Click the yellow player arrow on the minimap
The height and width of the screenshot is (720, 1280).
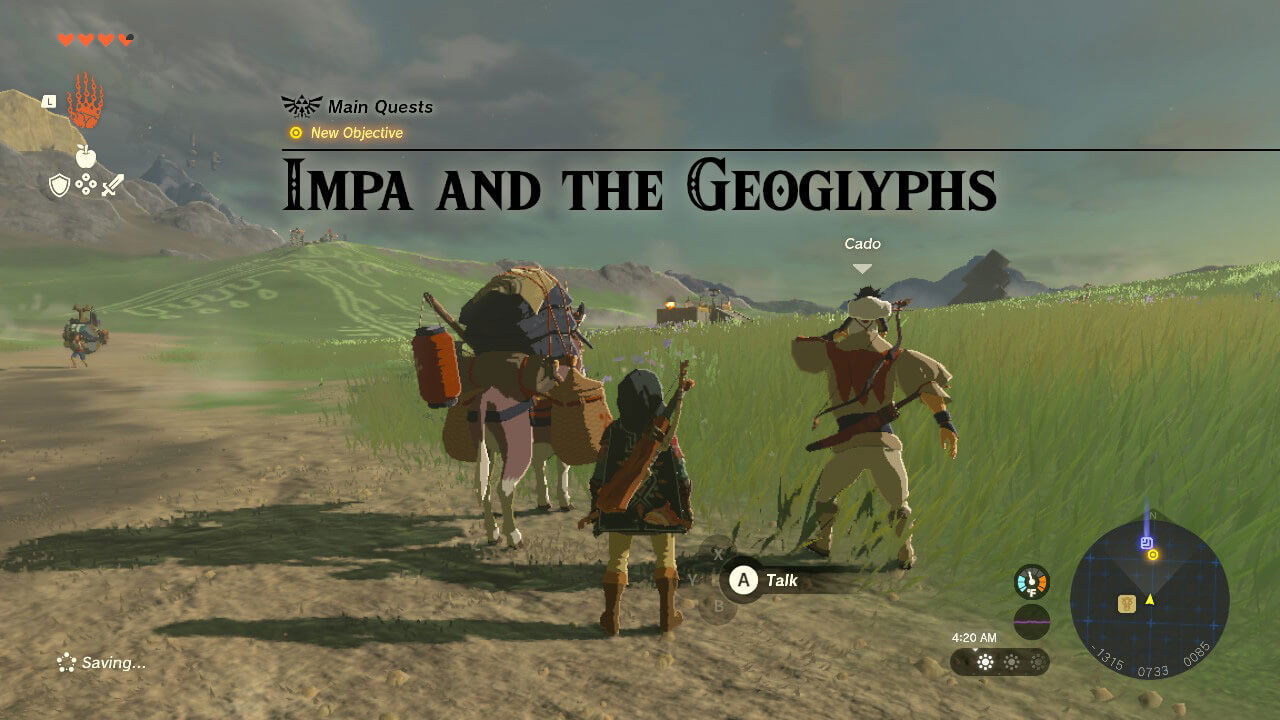[x=1150, y=600]
